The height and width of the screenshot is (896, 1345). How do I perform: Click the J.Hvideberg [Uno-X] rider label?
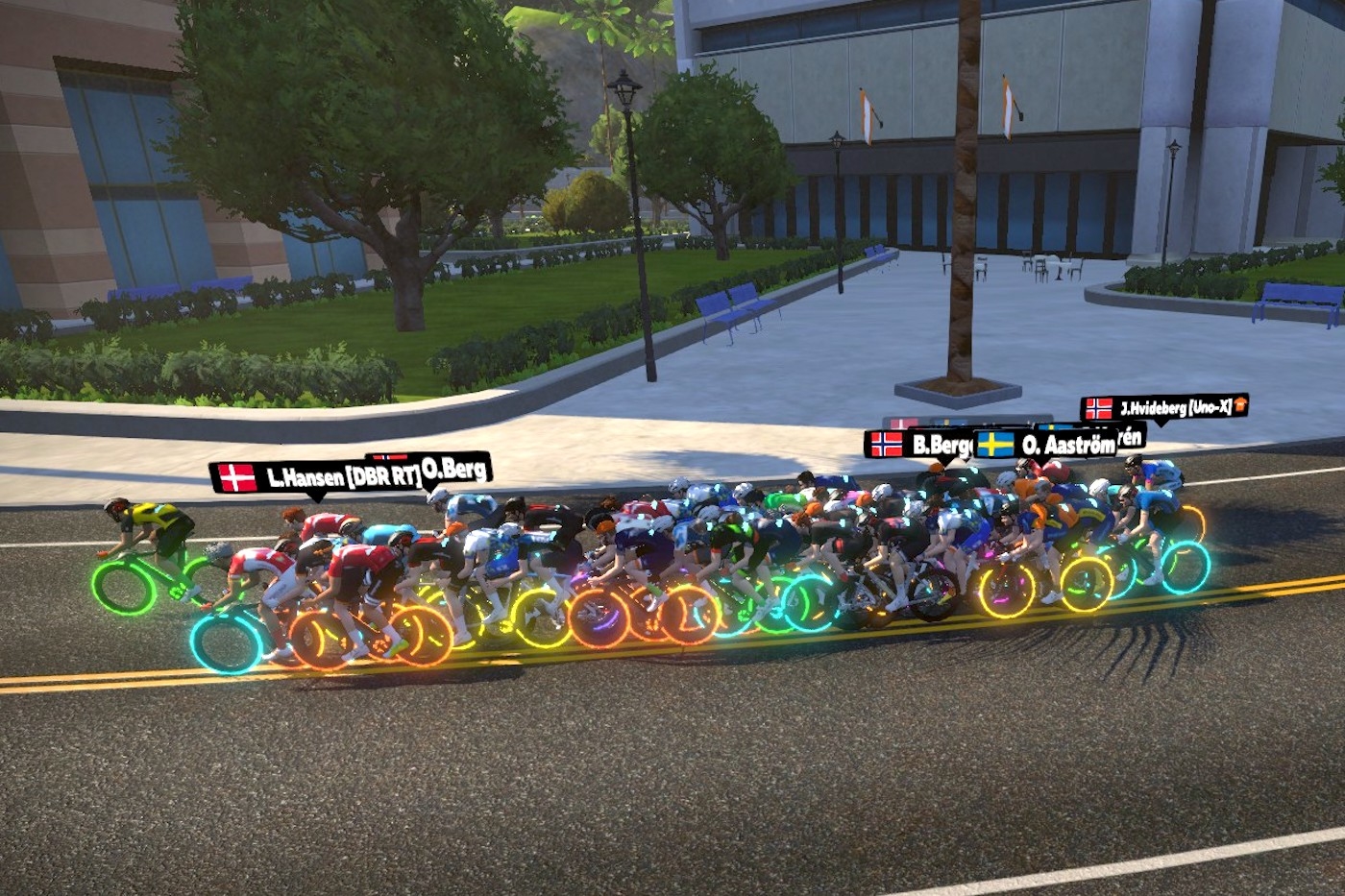click(1163, 407)
